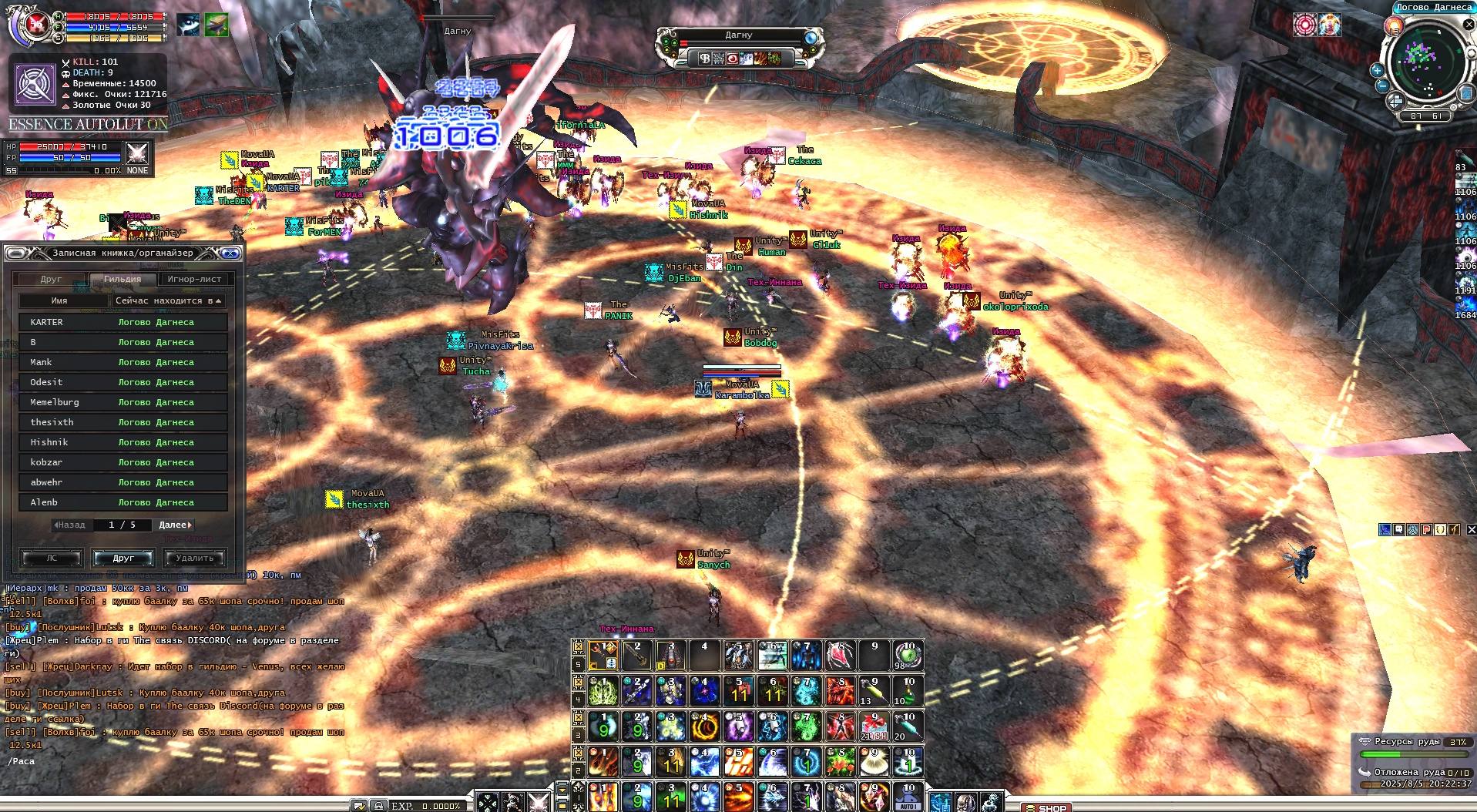Use the green orb item with count 98
The width and height of the screenshot is (1477, 812).
[x=908, y=655]
